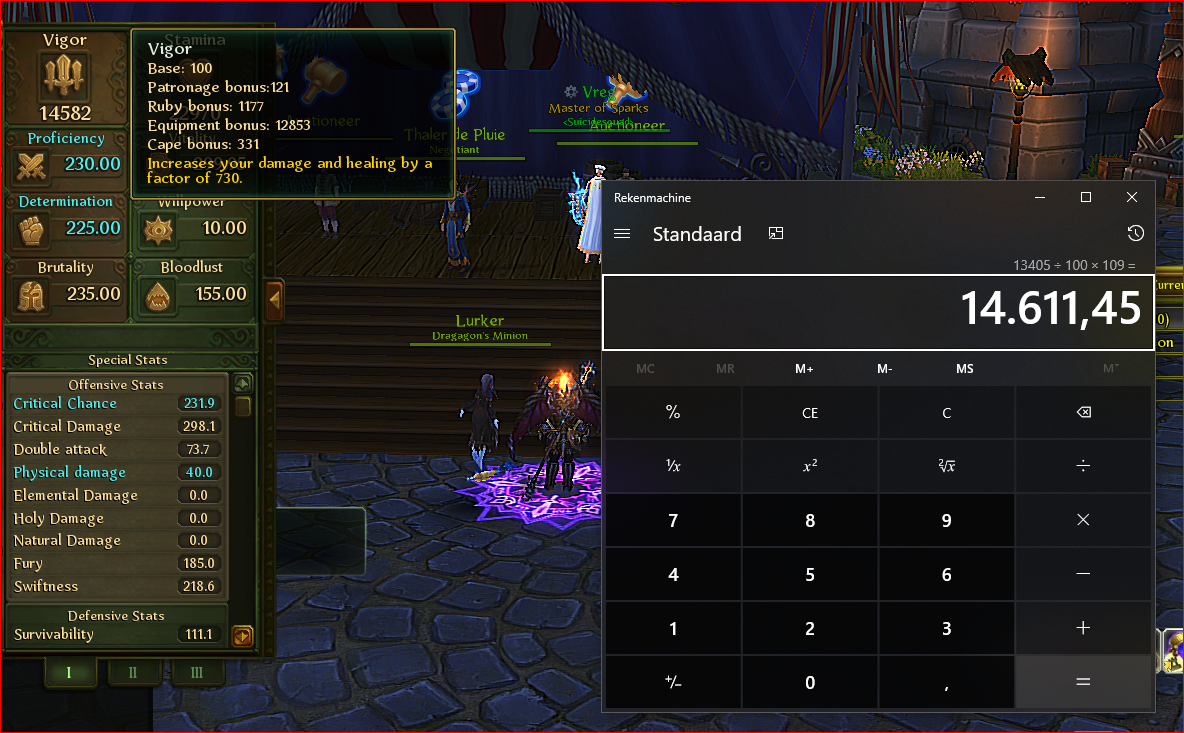
Task: Open the calculator history
Action: (1135, 234)
